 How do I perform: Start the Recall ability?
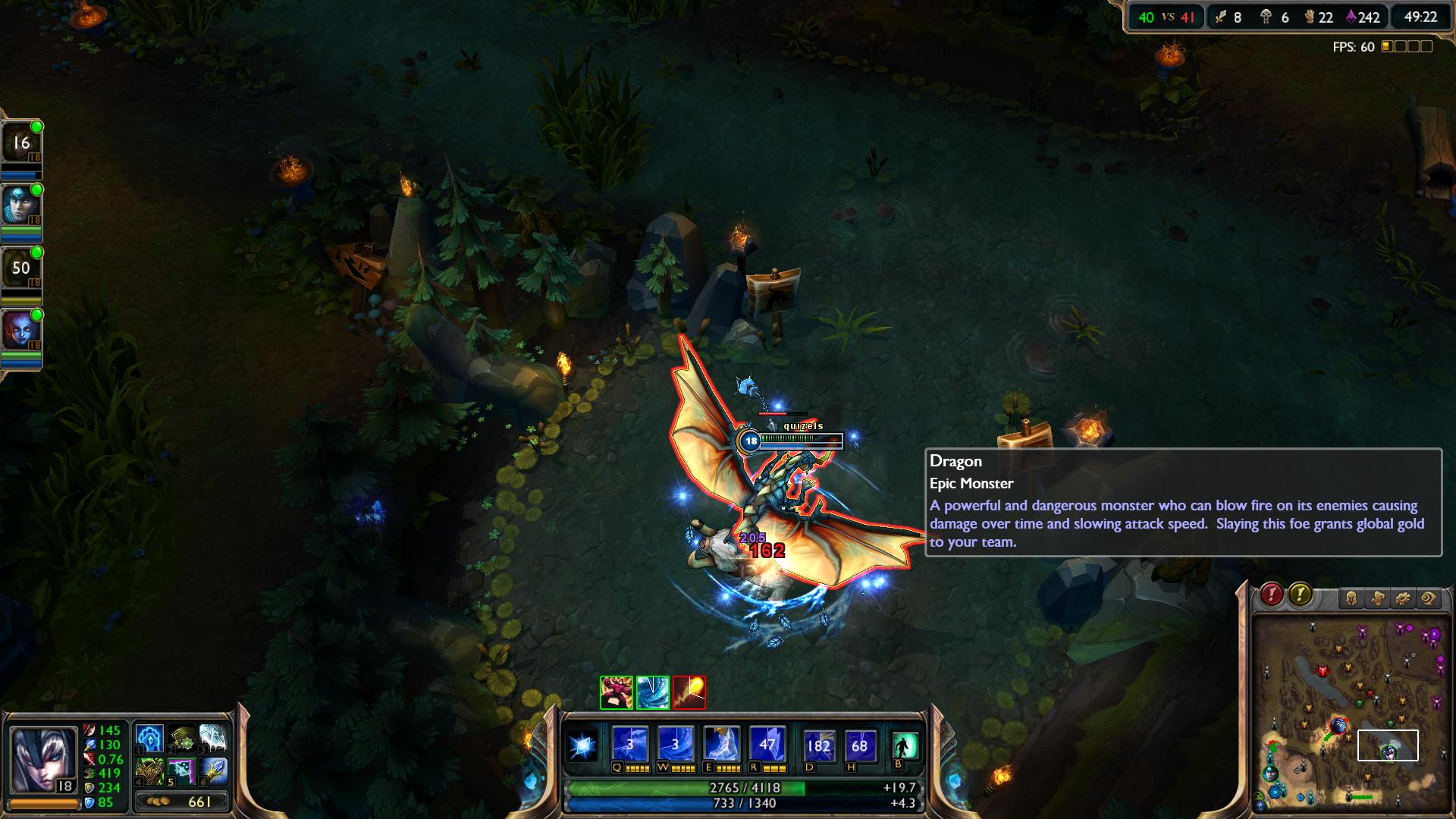904,745
